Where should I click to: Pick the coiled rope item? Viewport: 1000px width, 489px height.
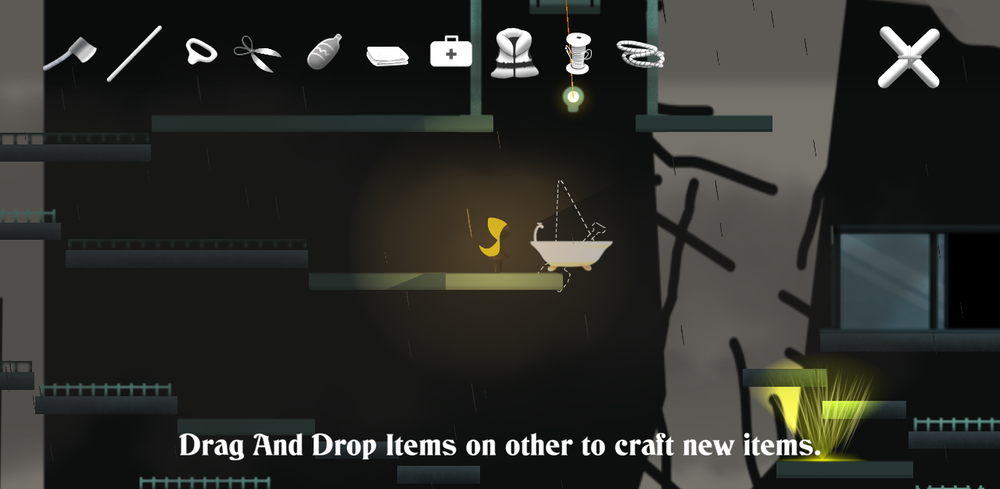click(x=640, y=53)
